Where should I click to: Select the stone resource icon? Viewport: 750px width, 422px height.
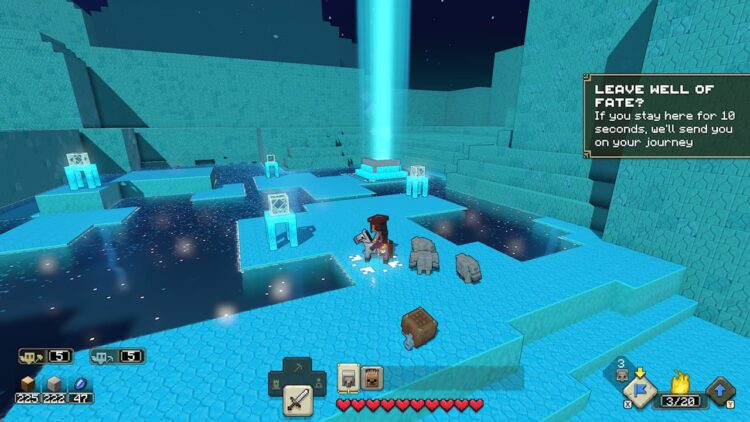[x=55, y=384]
